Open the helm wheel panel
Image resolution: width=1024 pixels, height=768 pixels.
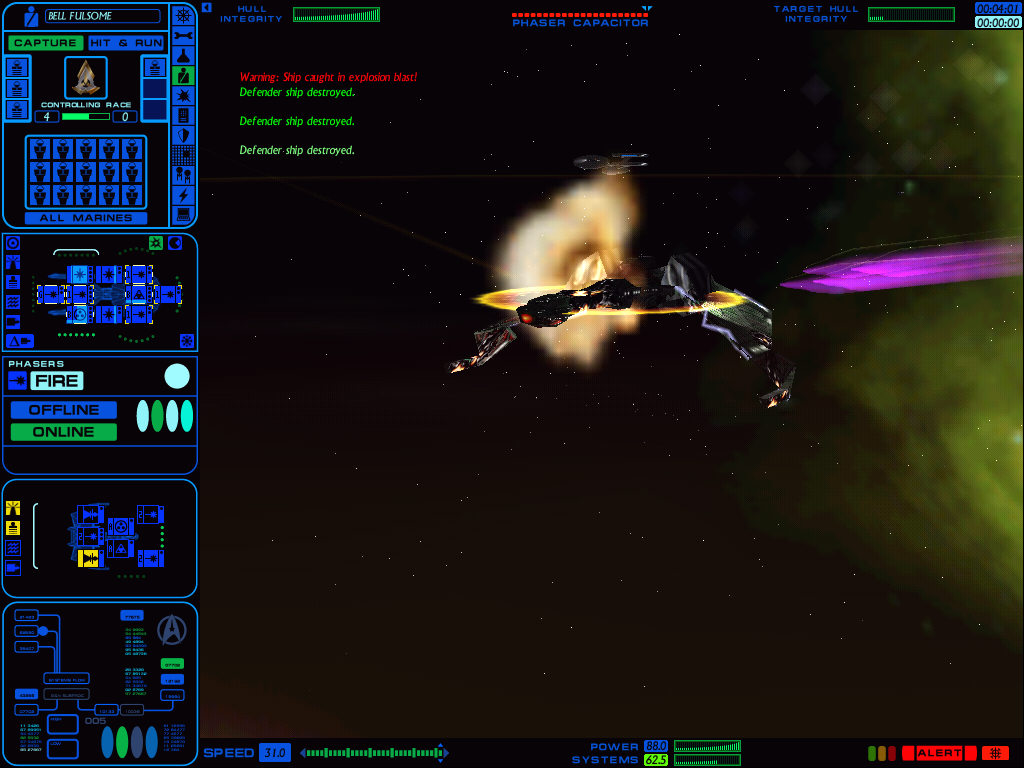tap(183, 15)
